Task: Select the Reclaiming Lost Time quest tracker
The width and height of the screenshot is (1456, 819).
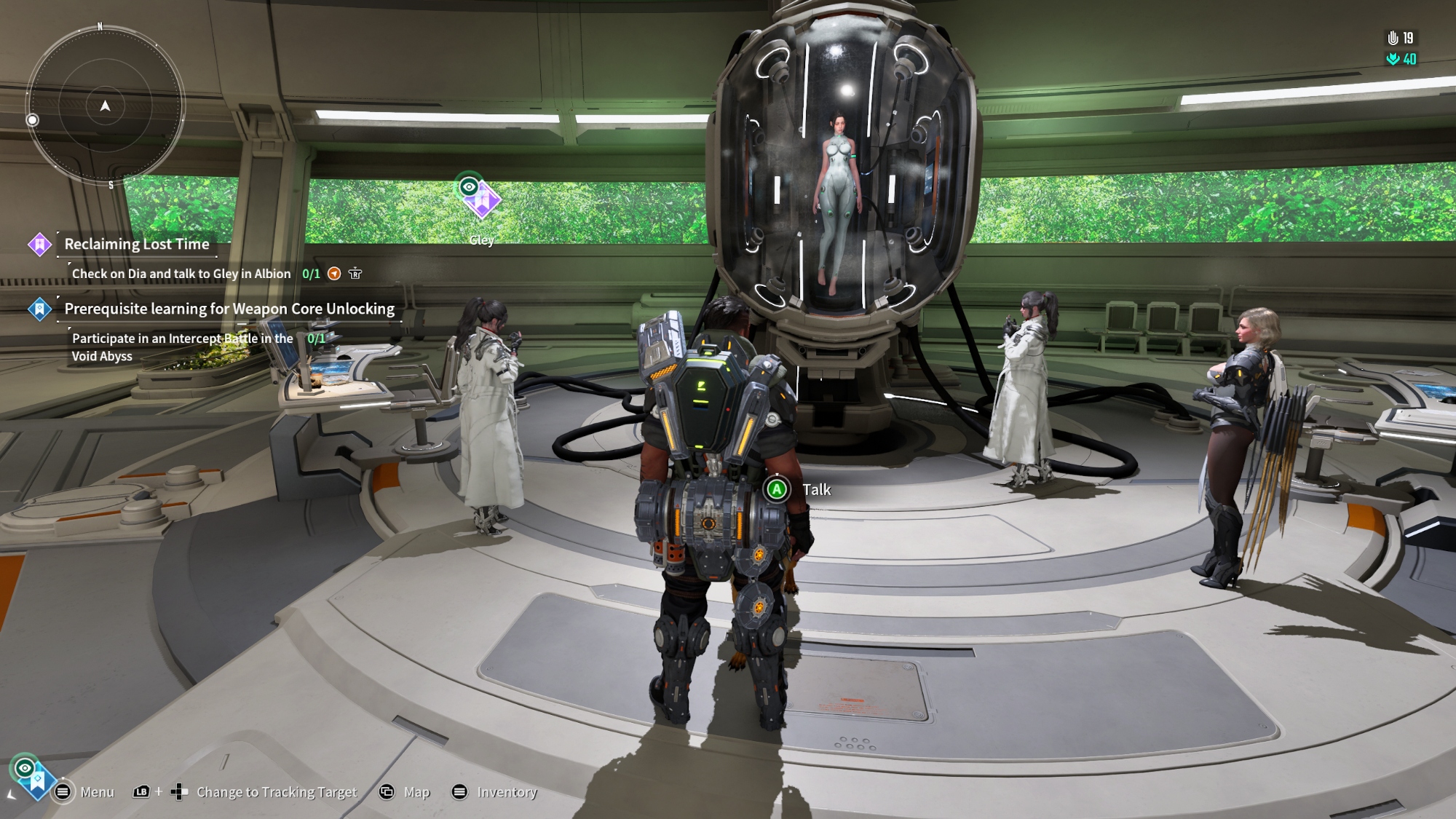Action: pyautogui.click(x=137, y=245)
